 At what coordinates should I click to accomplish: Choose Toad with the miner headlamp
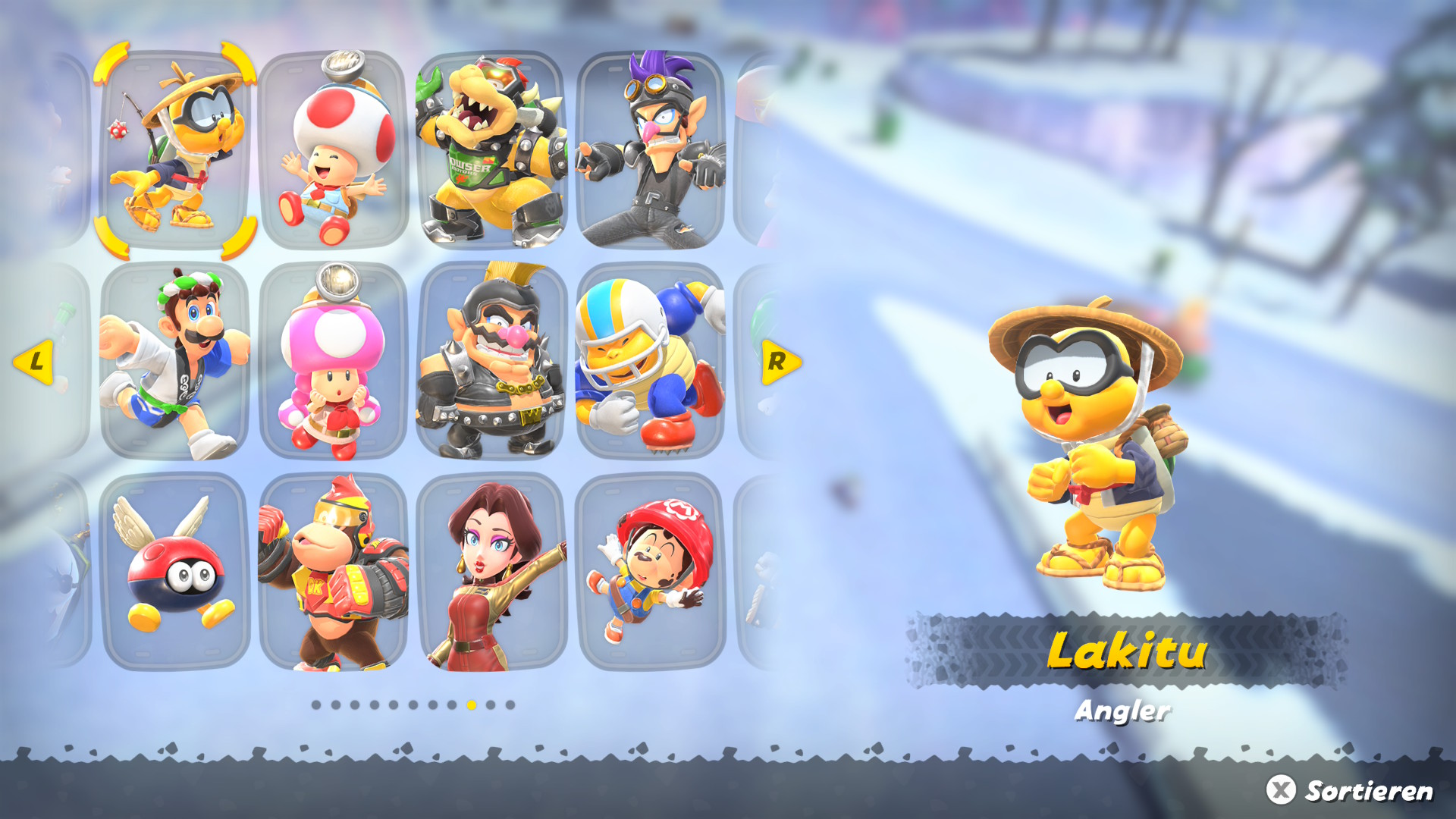coord(334,150)
